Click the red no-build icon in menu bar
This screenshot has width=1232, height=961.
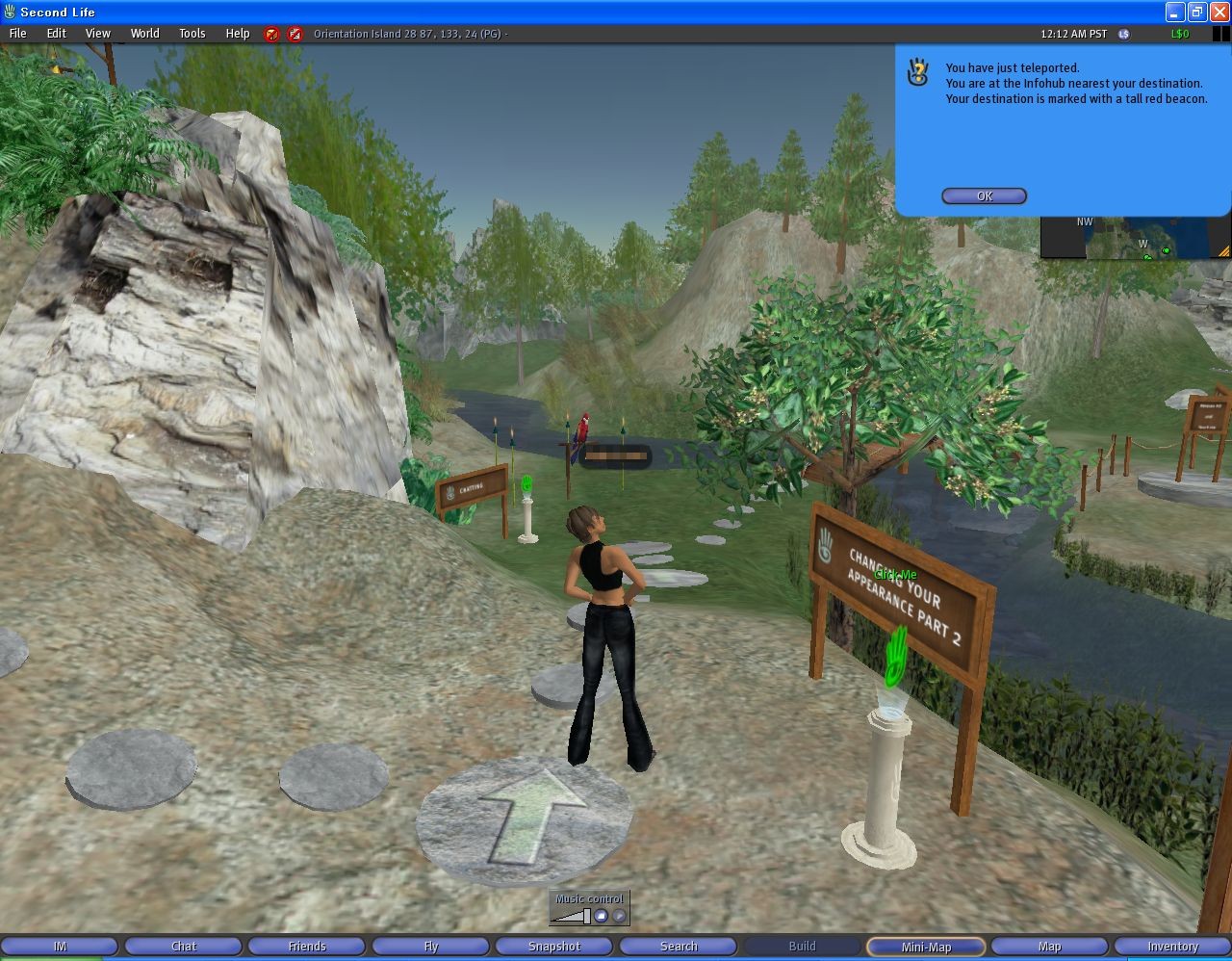click(295, 34)
